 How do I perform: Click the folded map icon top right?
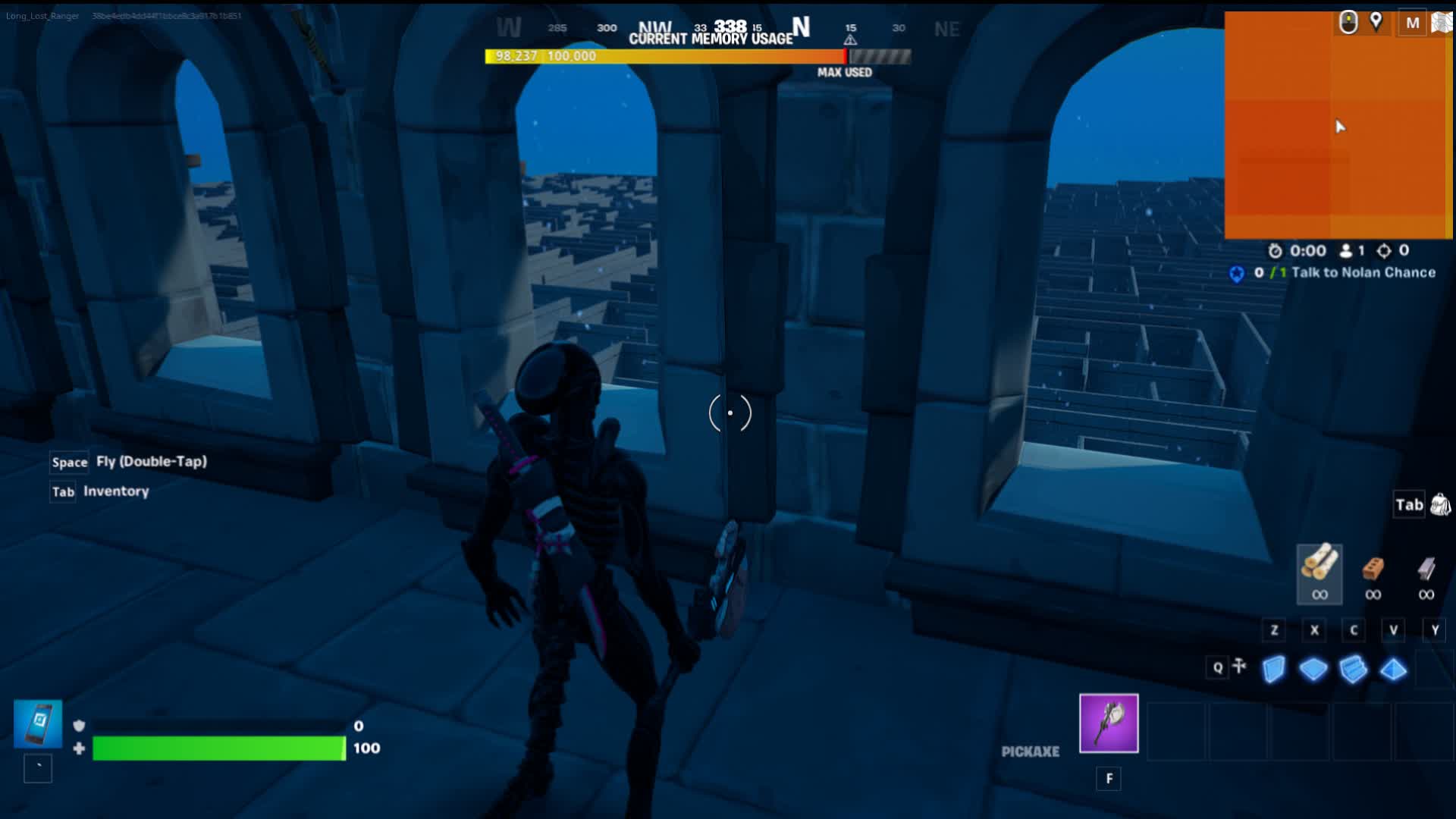tap(1441, 23)
